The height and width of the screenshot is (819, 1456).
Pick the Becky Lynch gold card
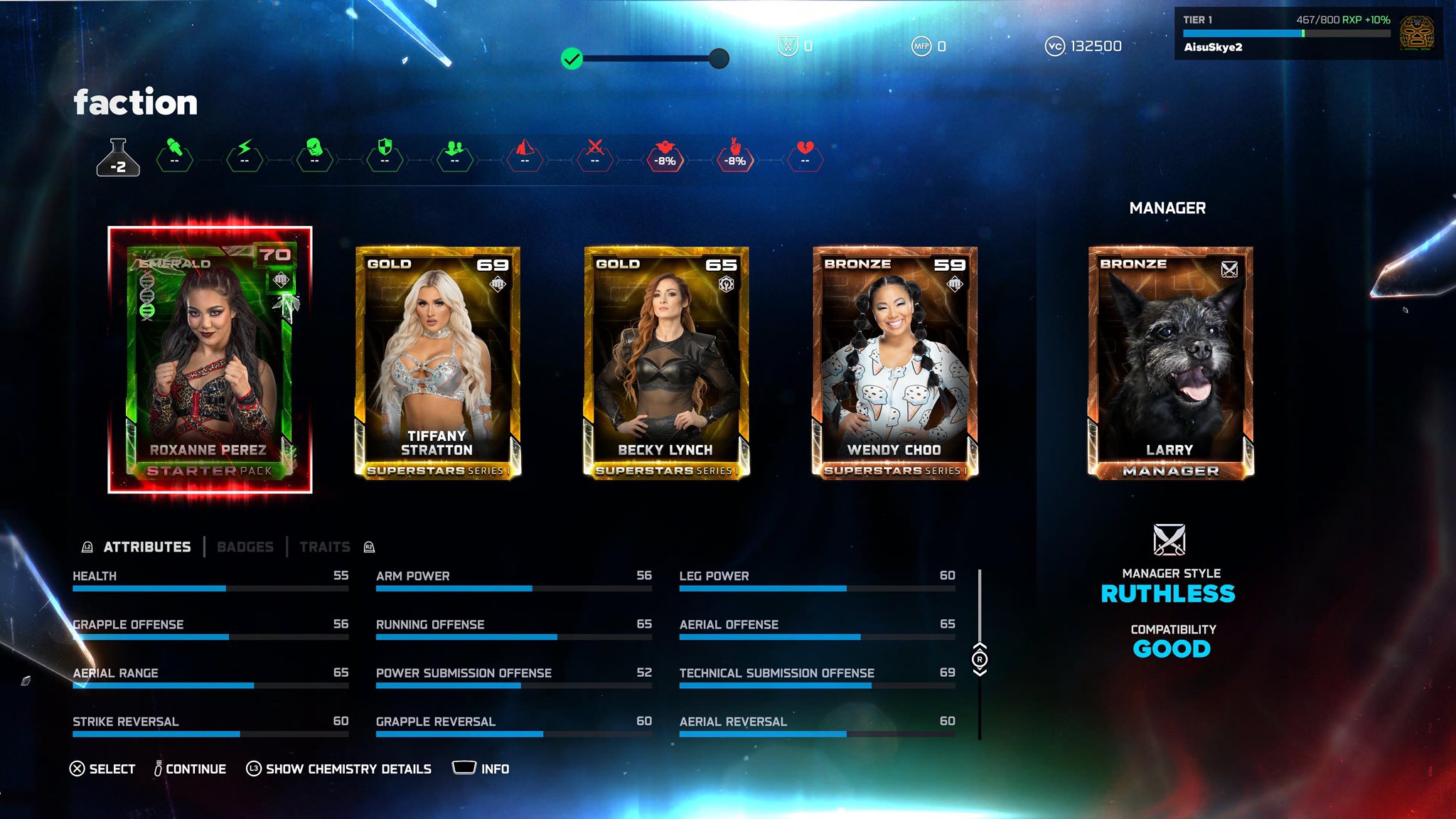coord(666,363)
